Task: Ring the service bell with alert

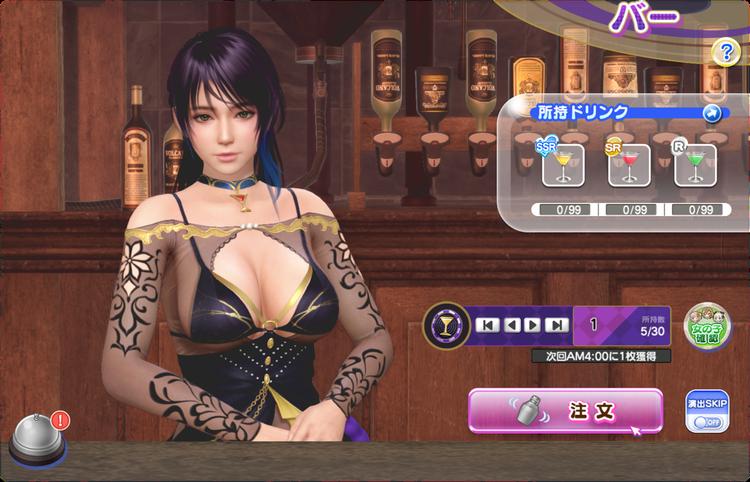Action: [38, 440]
